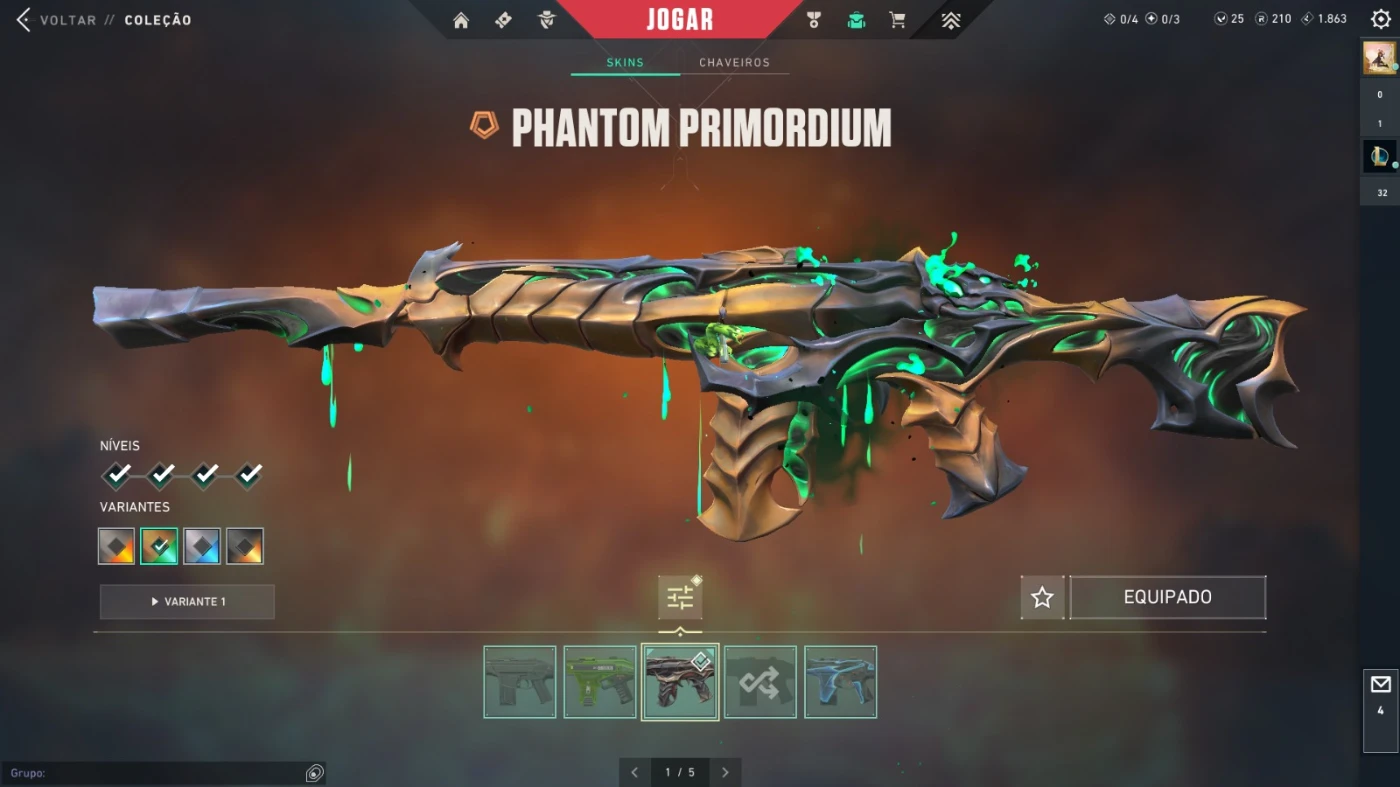The width and height of the screenshot is (1400, 787).
Task: Open the home icon in top navigation
Action: 461,20
